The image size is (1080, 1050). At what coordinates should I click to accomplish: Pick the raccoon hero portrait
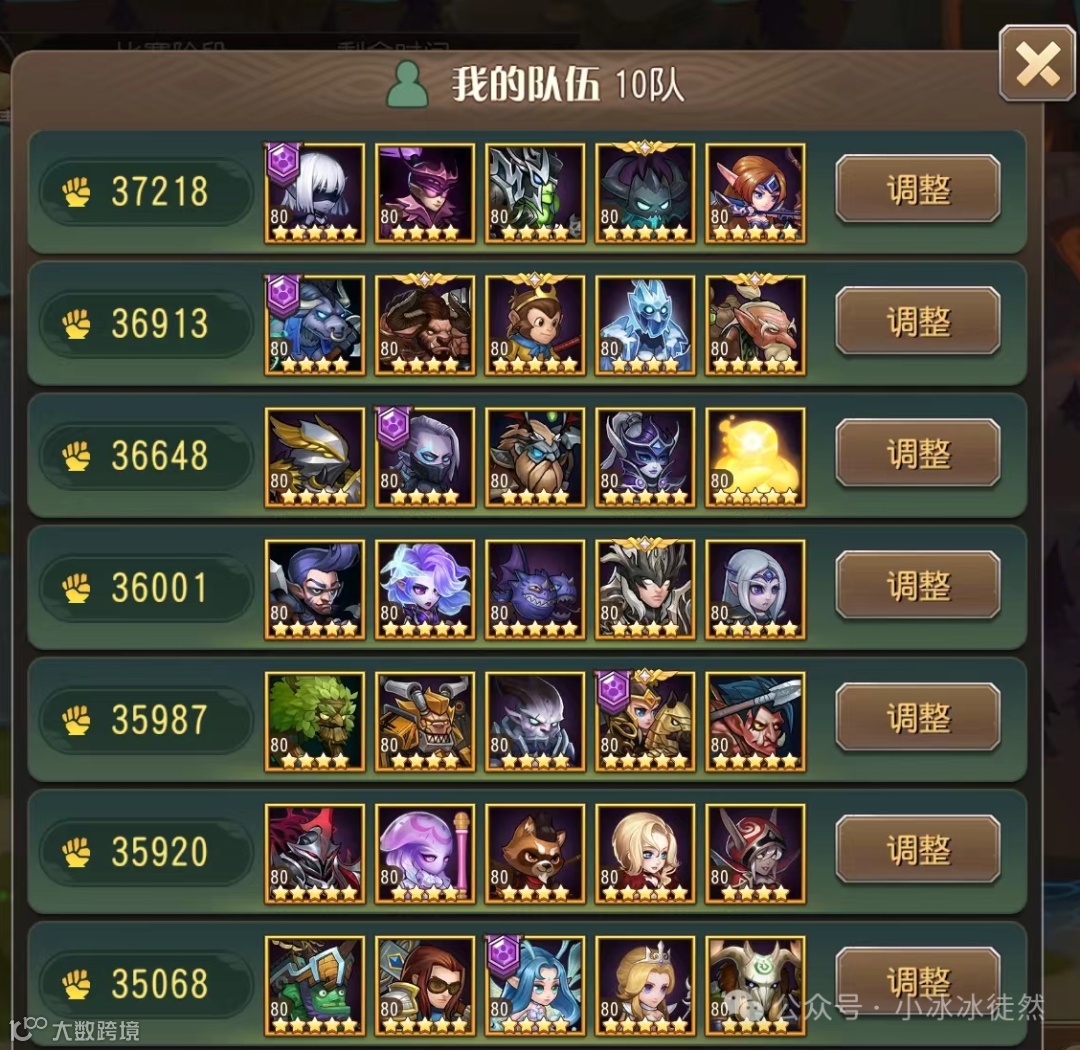point(535,852)
